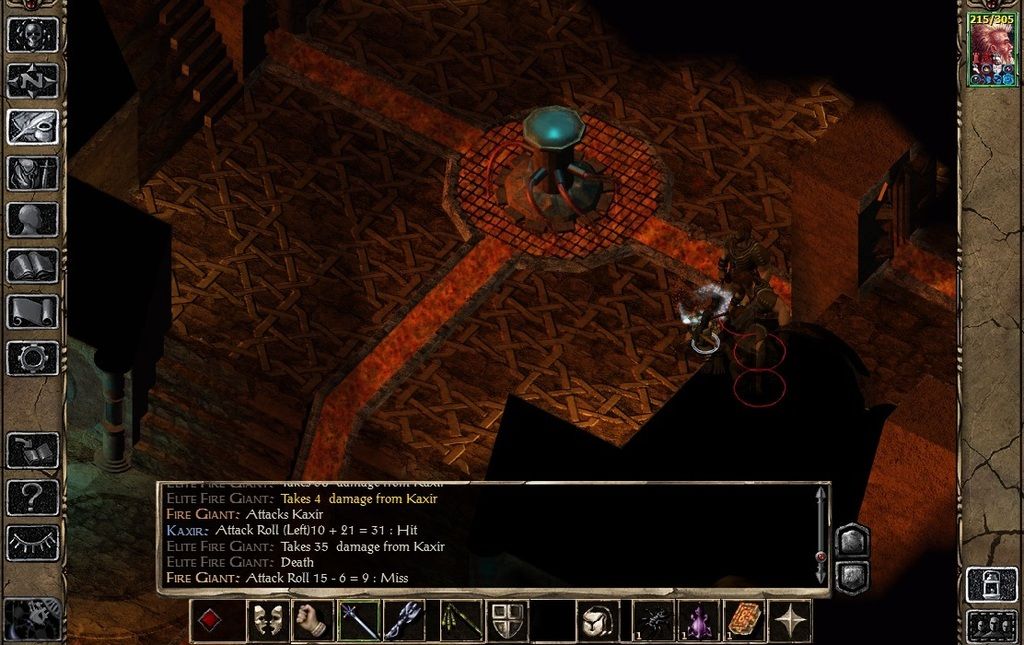Open the character record bust button
Image resolution: width=1024 pixels, height=645 pixels.
pos(33,219)
